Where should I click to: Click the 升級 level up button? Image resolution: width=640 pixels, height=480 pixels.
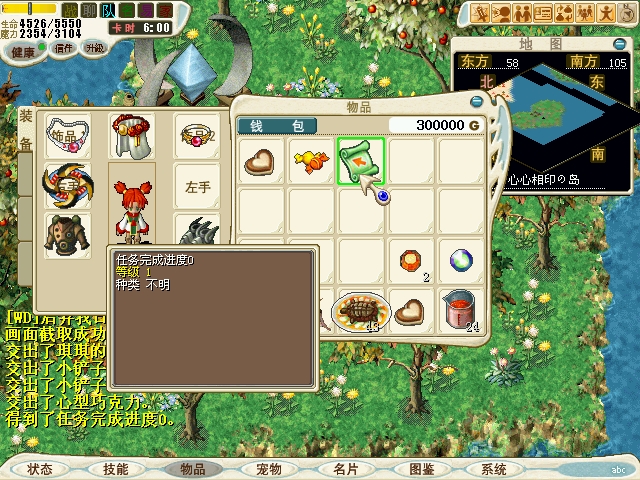95,48
